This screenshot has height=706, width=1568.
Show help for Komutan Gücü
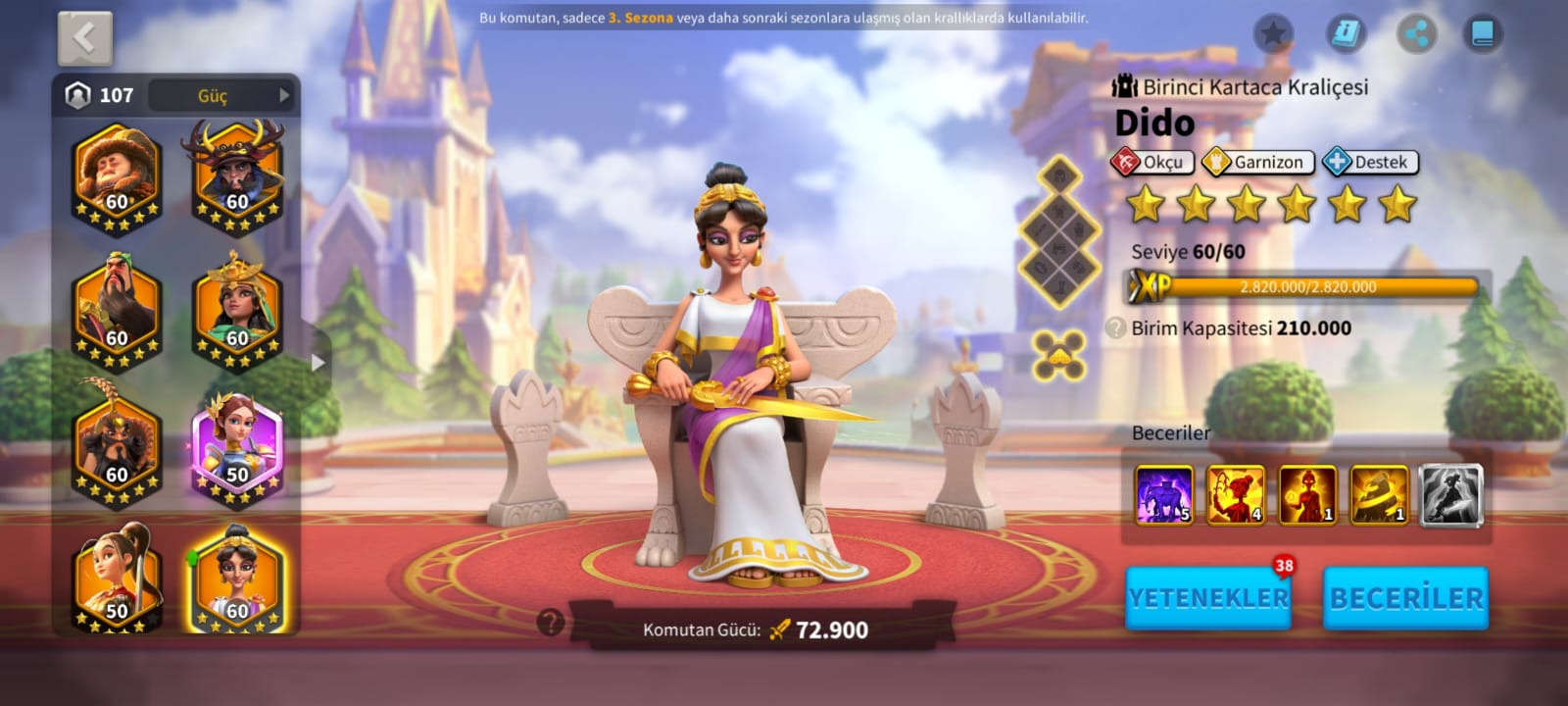(x=551, y=622)
